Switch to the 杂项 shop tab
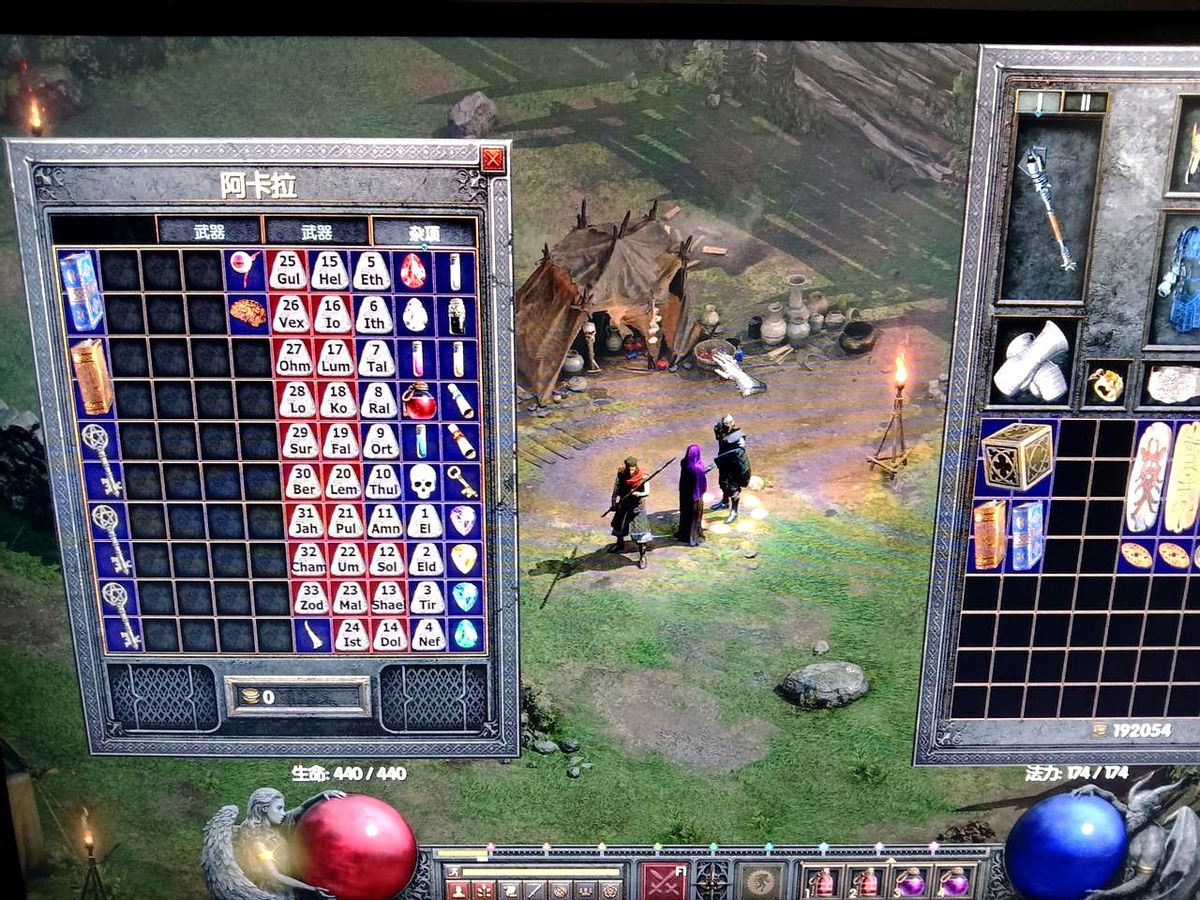The width and height of the screenshot is (1200, 900). point(424,233)
